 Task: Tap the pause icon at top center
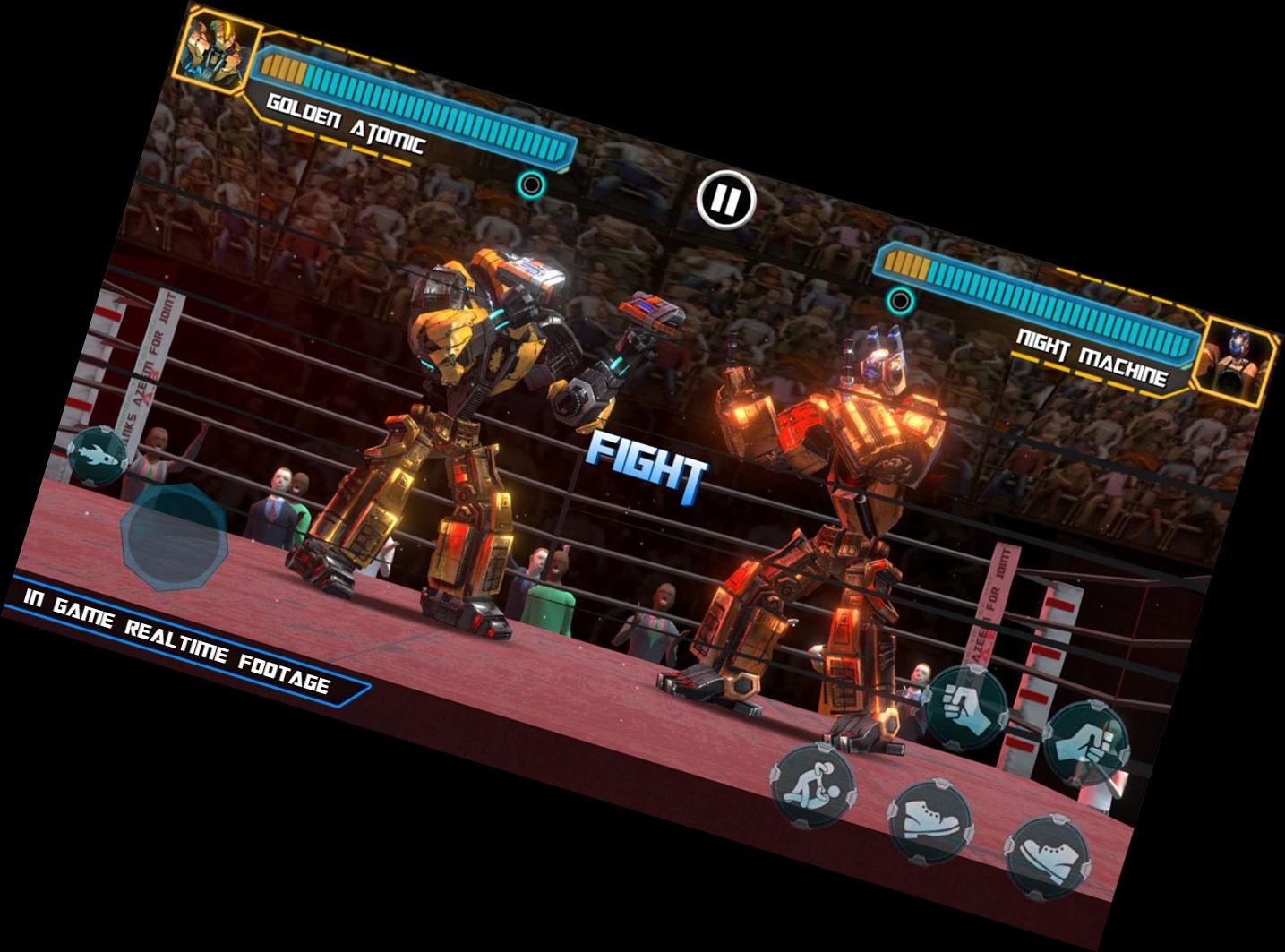725,199
